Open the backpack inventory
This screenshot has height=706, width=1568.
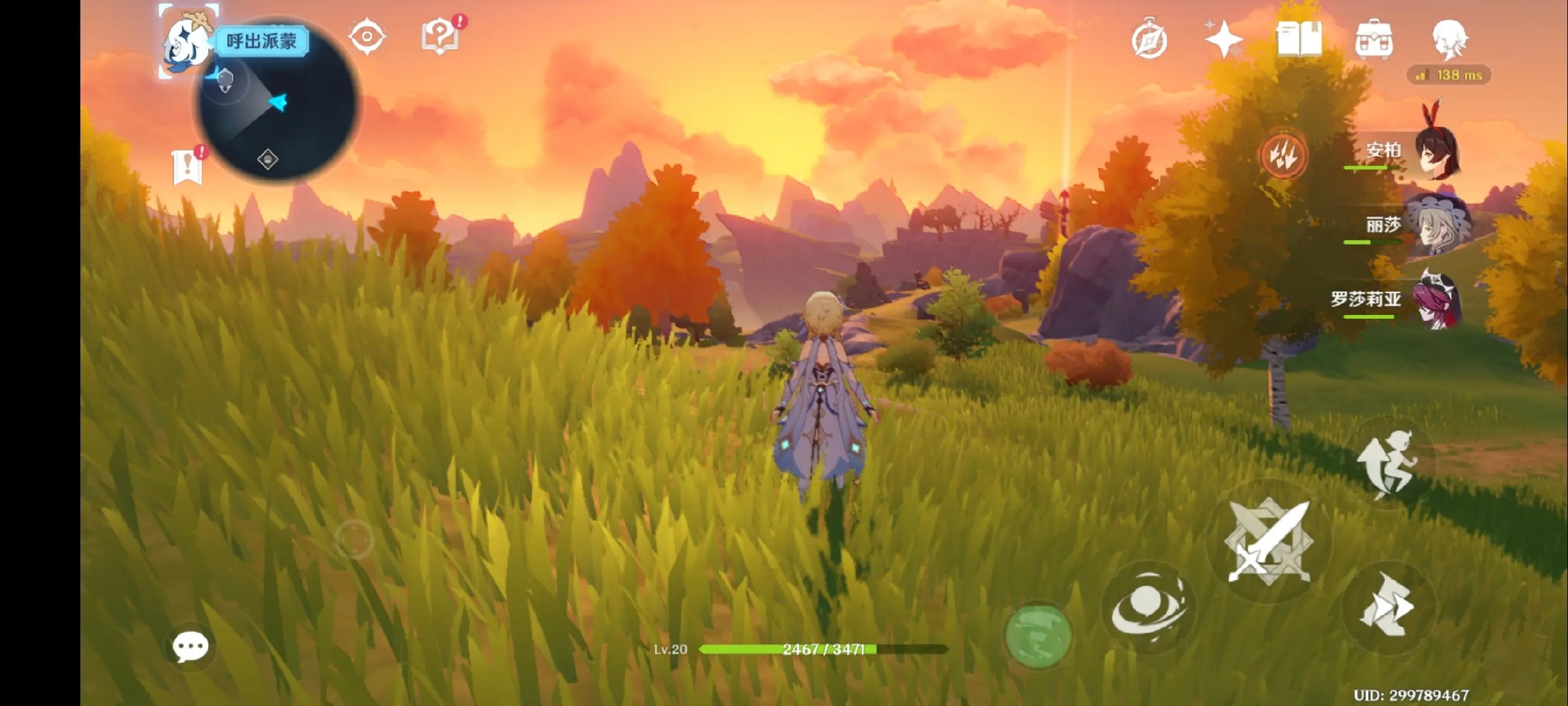point(1374,41)
